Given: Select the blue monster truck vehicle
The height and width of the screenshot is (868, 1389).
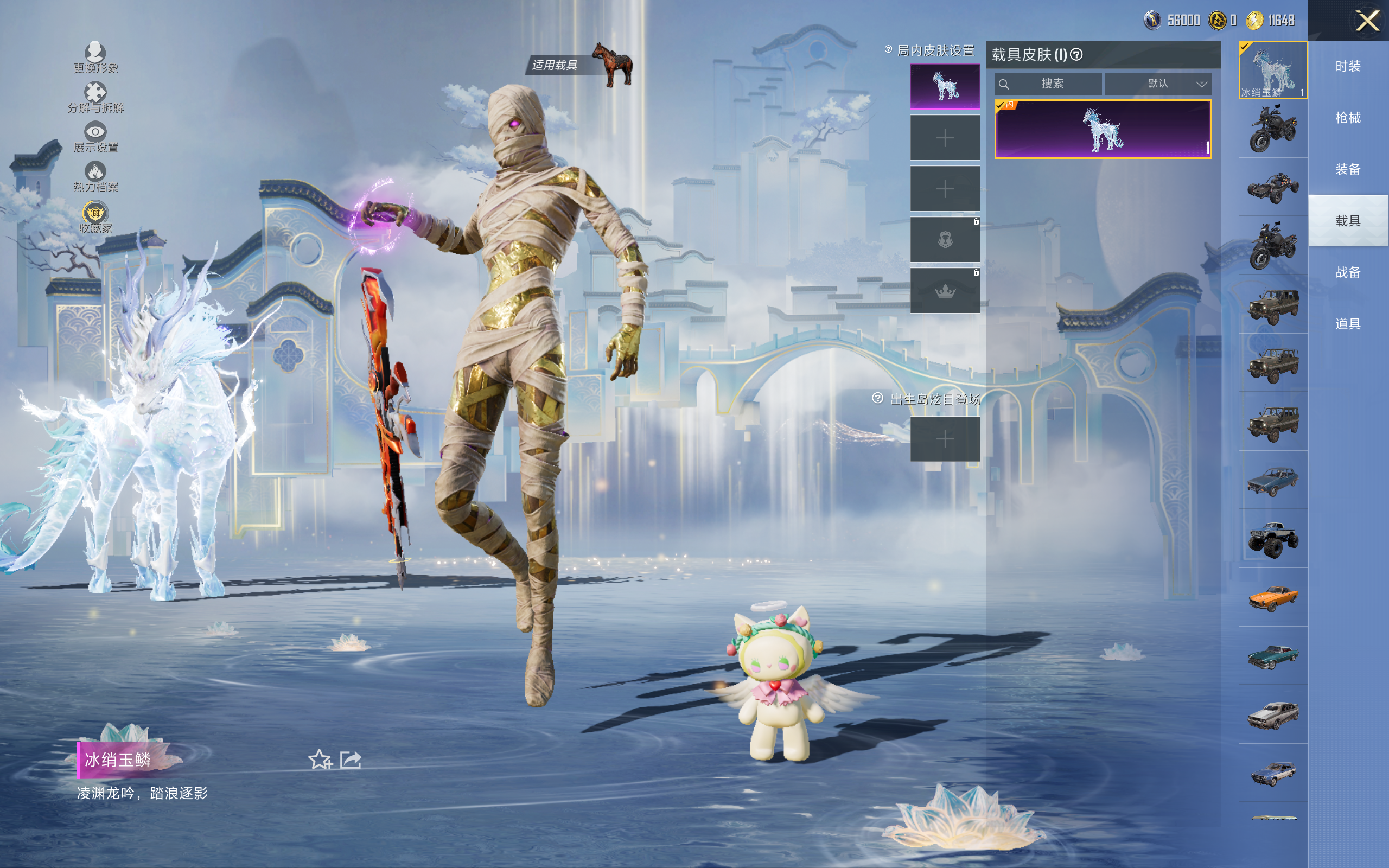Looking at the screenshot, I should point(1272,539).
